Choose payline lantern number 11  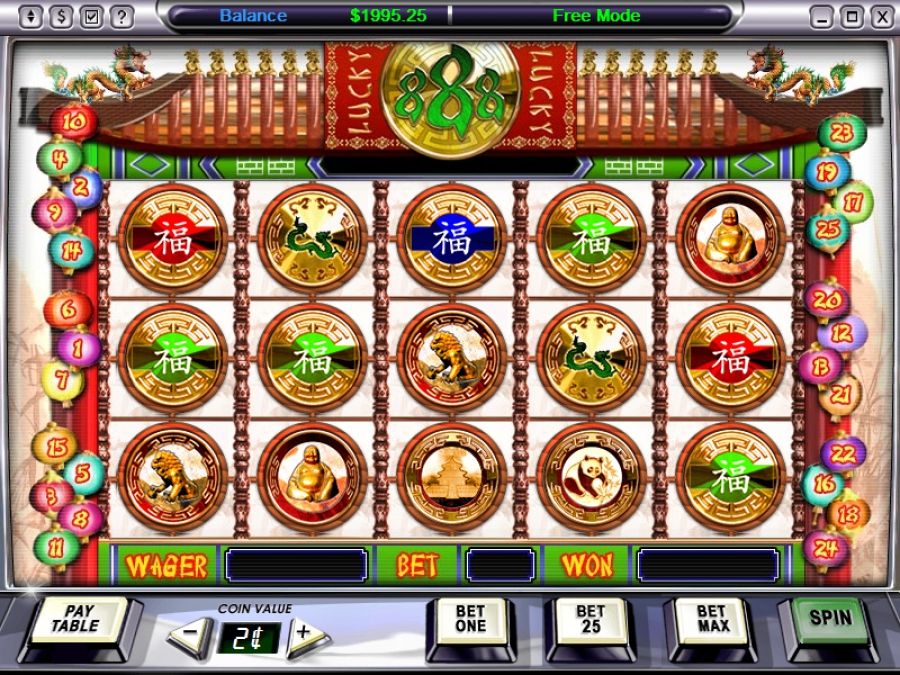click(x=58, y=547)
